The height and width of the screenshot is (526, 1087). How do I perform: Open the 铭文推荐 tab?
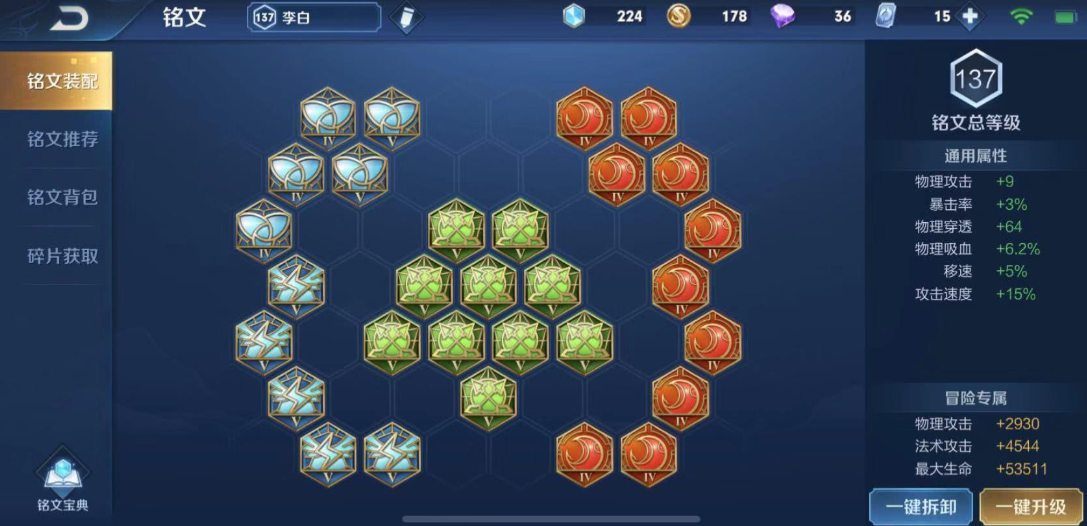[62, 139]
